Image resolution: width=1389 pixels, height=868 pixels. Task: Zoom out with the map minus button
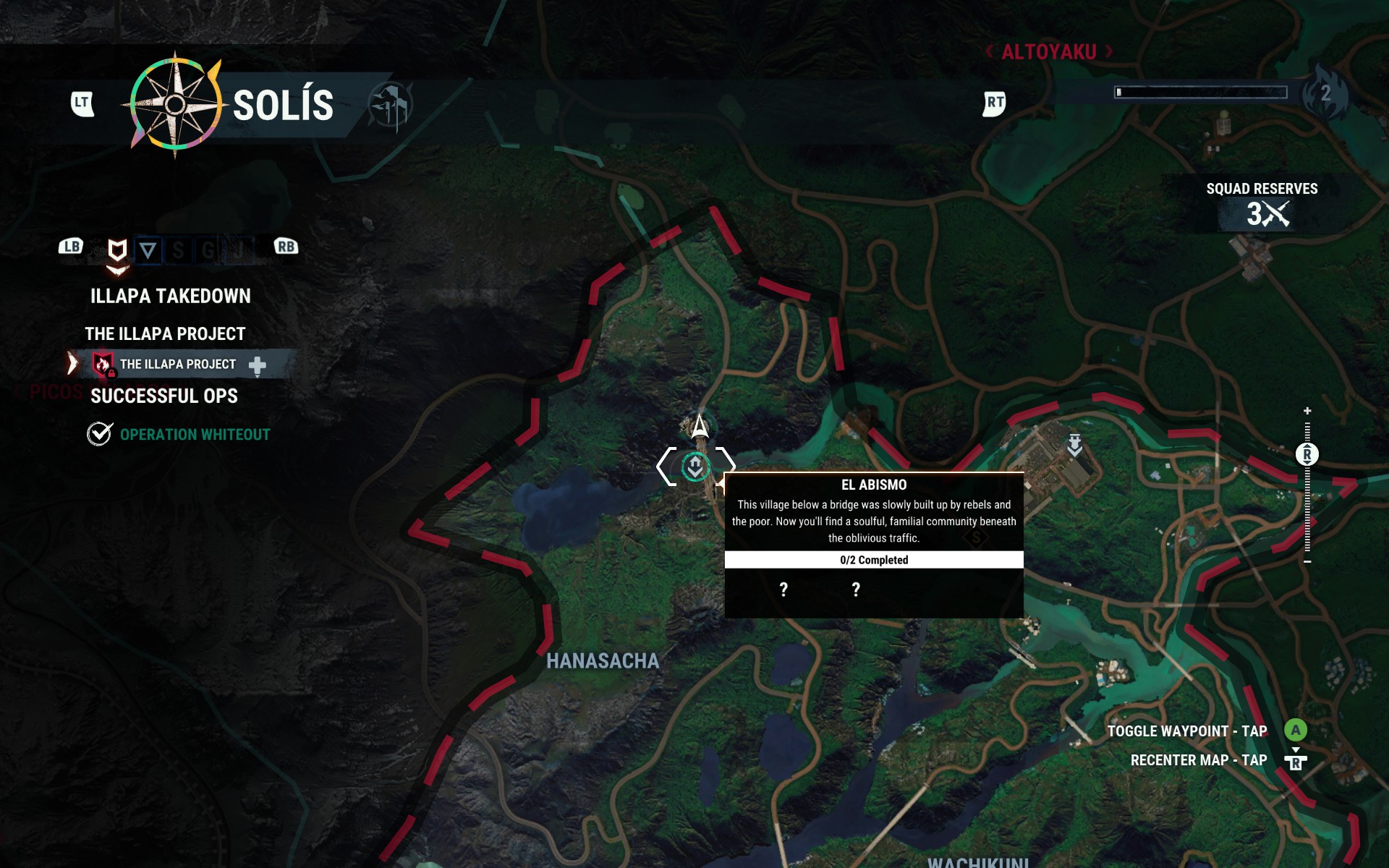pyautogui.click(x=1307, y=561)
